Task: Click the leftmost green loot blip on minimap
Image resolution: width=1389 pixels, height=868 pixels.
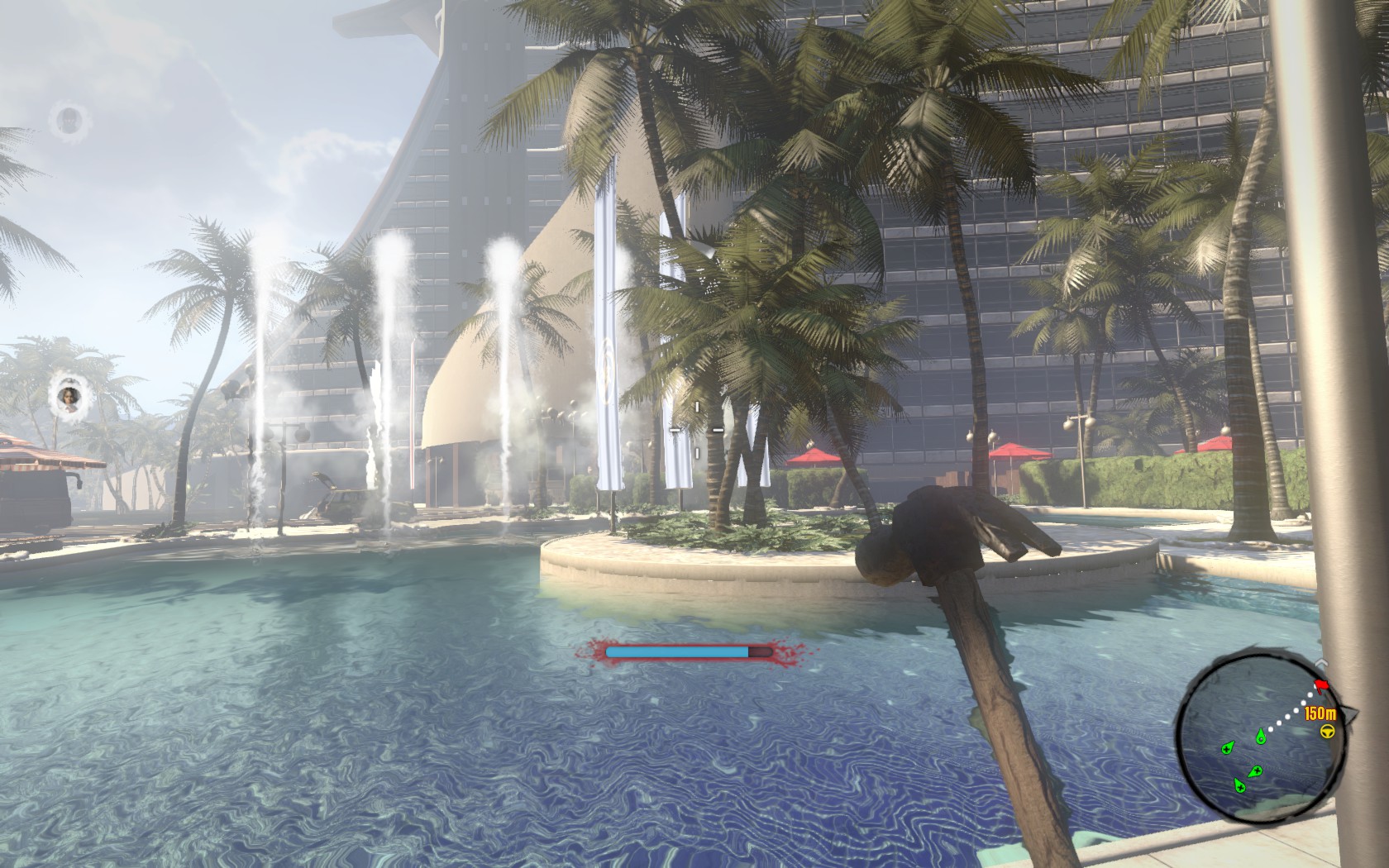Action: point(1229,749)
